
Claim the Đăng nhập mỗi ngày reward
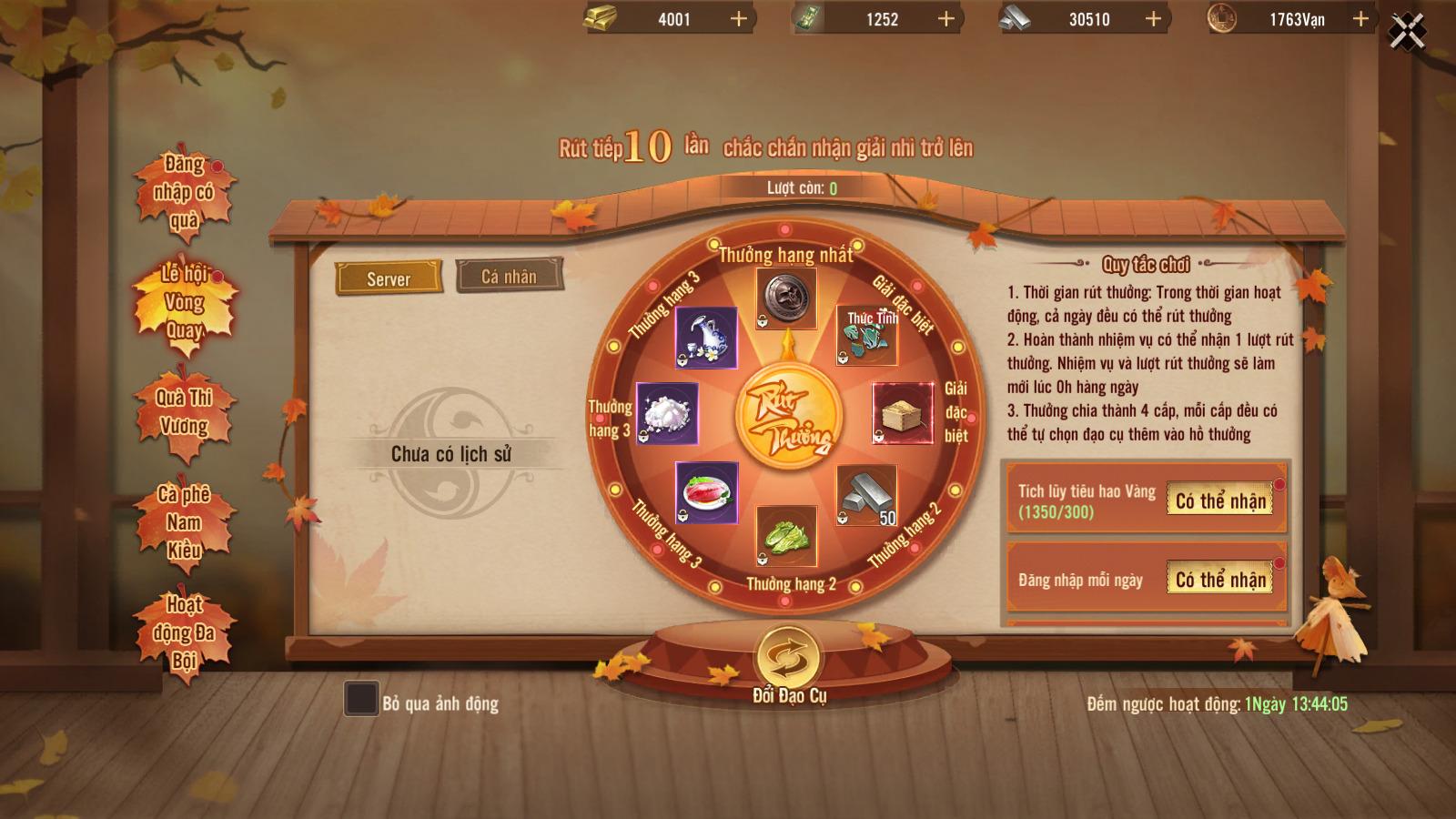tap(1220, 580)
